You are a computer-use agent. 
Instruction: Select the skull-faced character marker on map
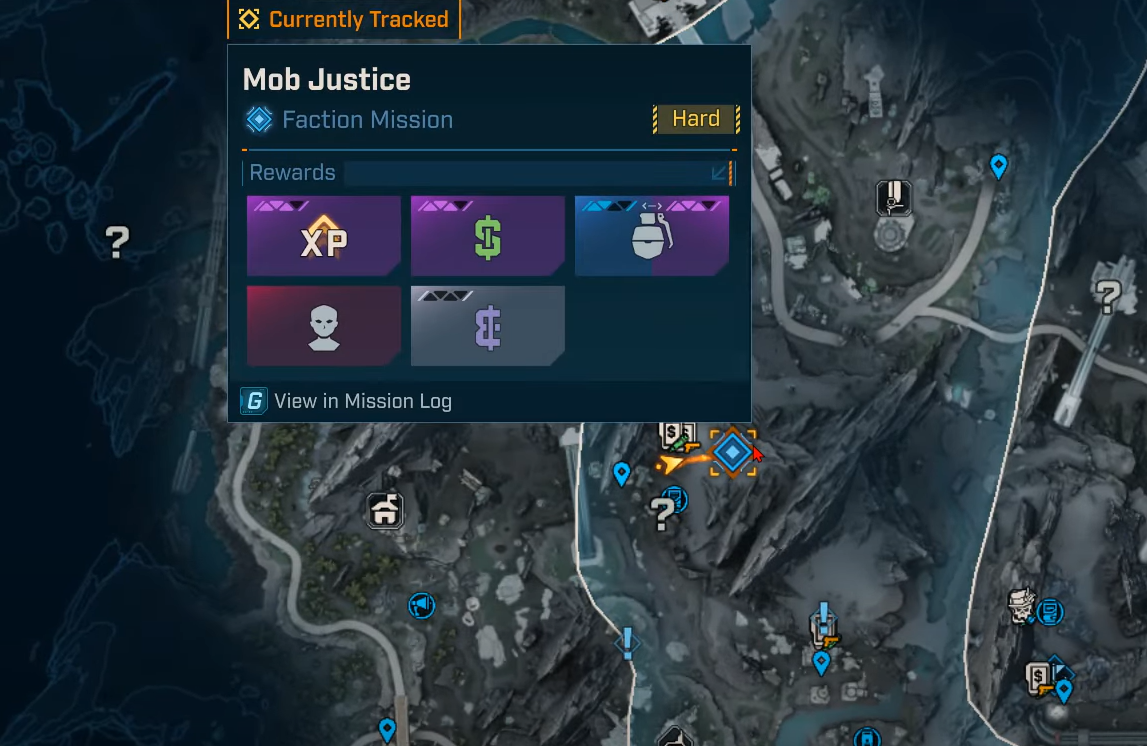point(1021,605)
